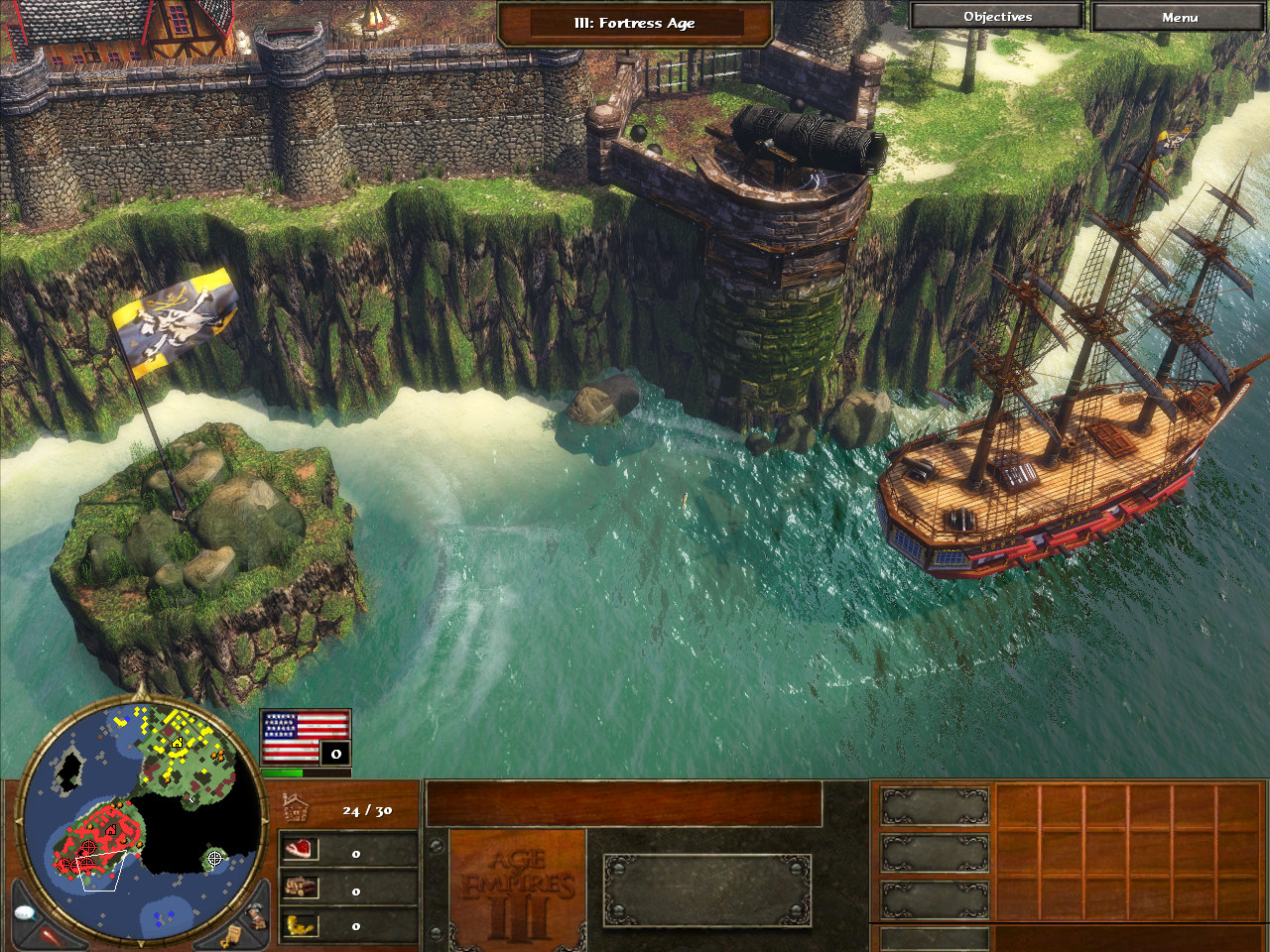
Task: Click the gold coin resource icon
Action: click(x=299, y=925)
